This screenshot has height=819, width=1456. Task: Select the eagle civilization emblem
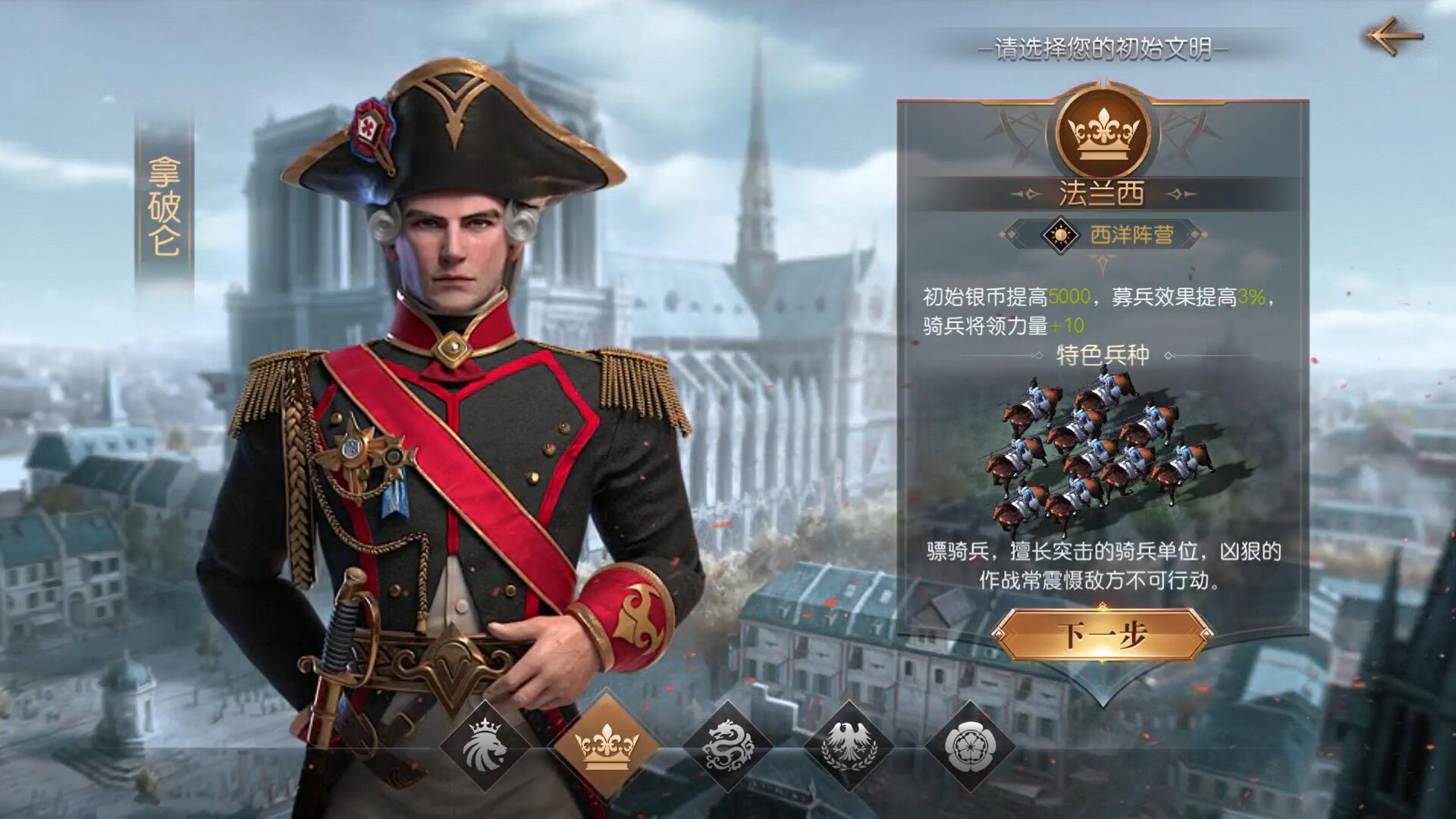click(849, 746)
